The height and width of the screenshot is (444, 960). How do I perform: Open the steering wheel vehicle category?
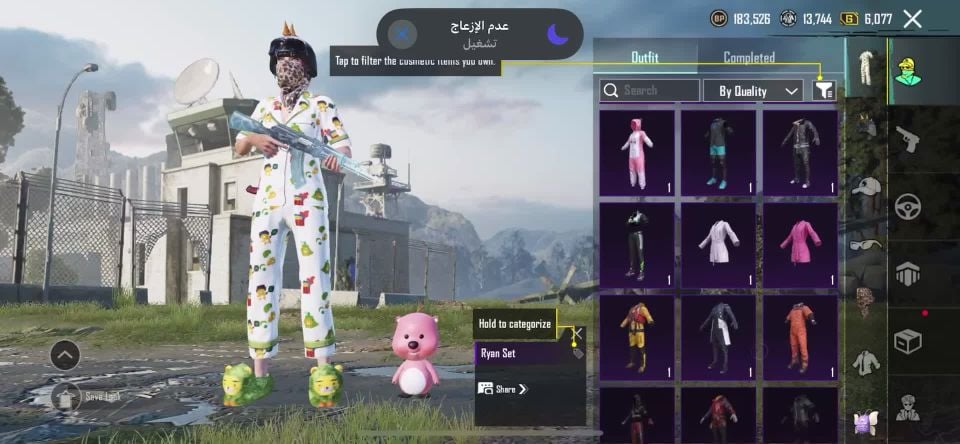[x=908, y=207]
